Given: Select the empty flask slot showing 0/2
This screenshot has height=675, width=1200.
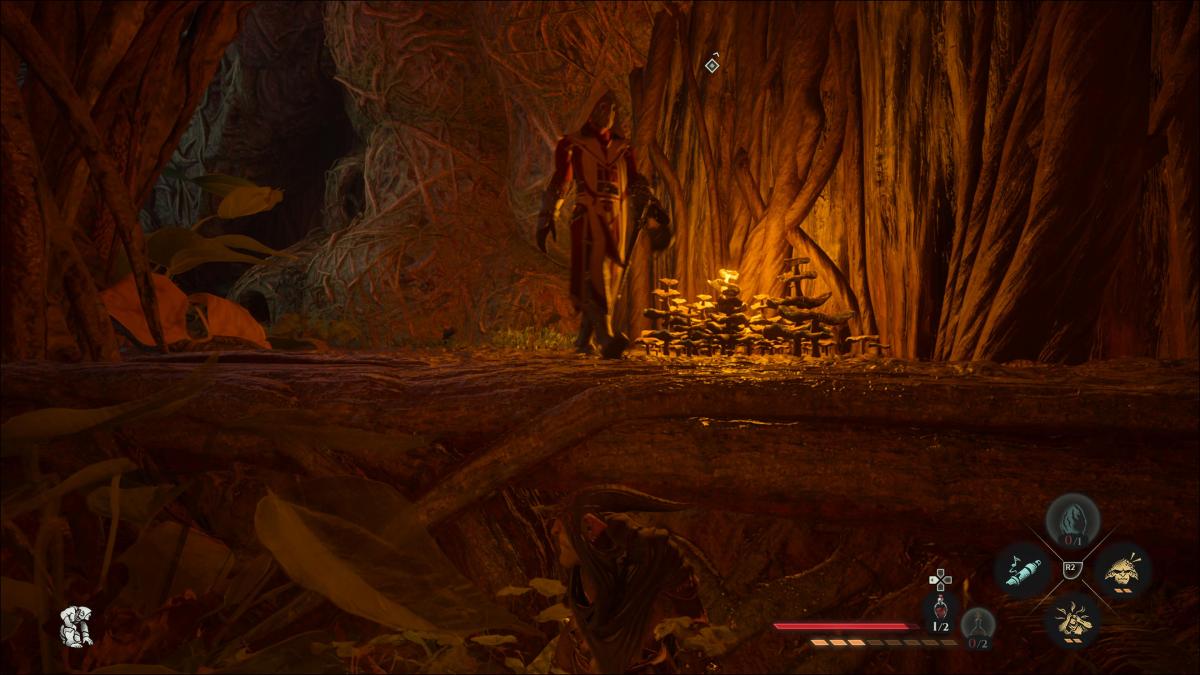Looking at the screenshot, I should [978, 623].
